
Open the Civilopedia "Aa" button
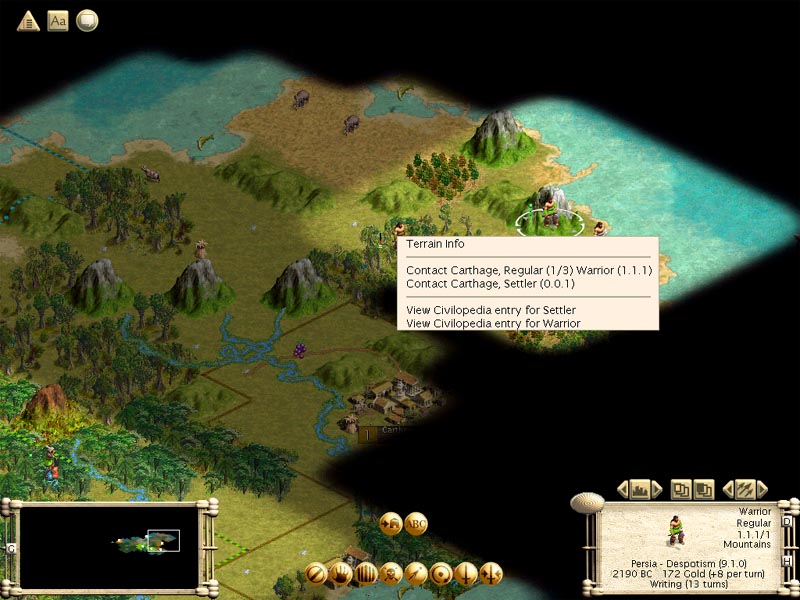58,20
